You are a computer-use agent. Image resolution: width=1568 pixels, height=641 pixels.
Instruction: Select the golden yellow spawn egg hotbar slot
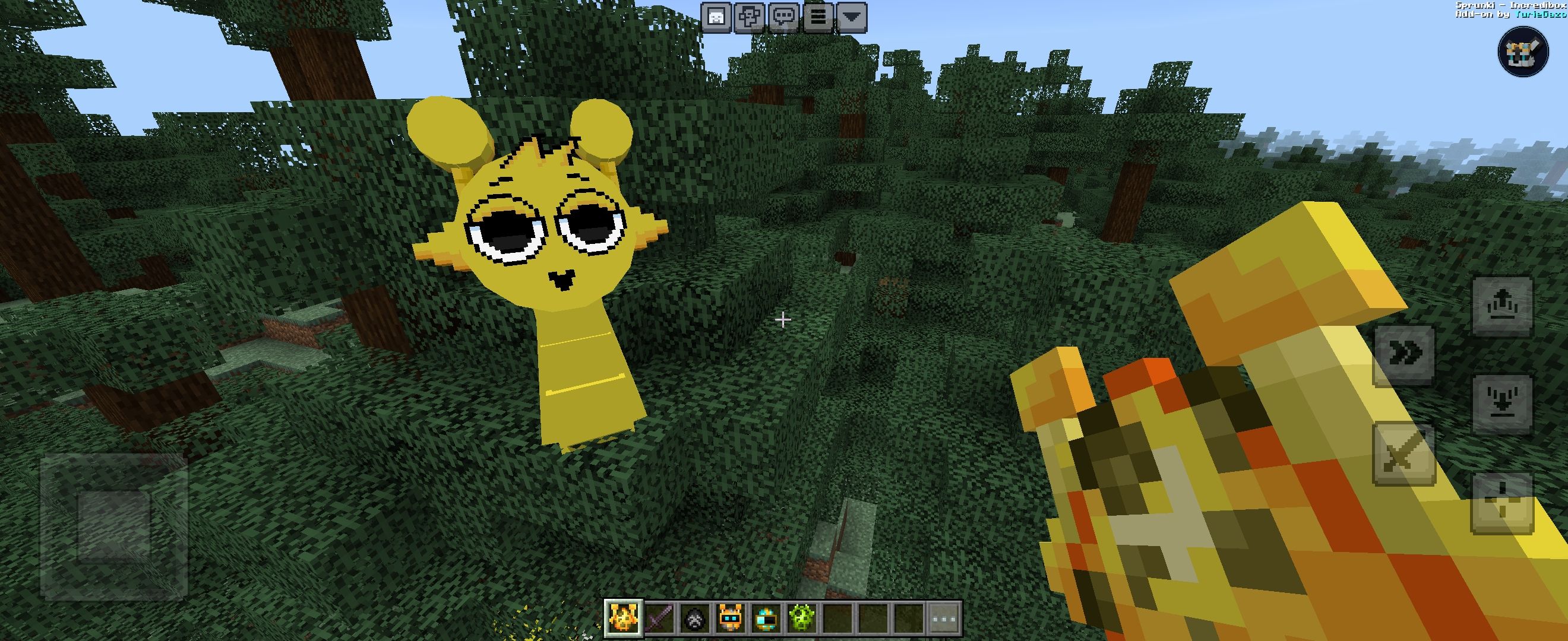click(624, 618)
